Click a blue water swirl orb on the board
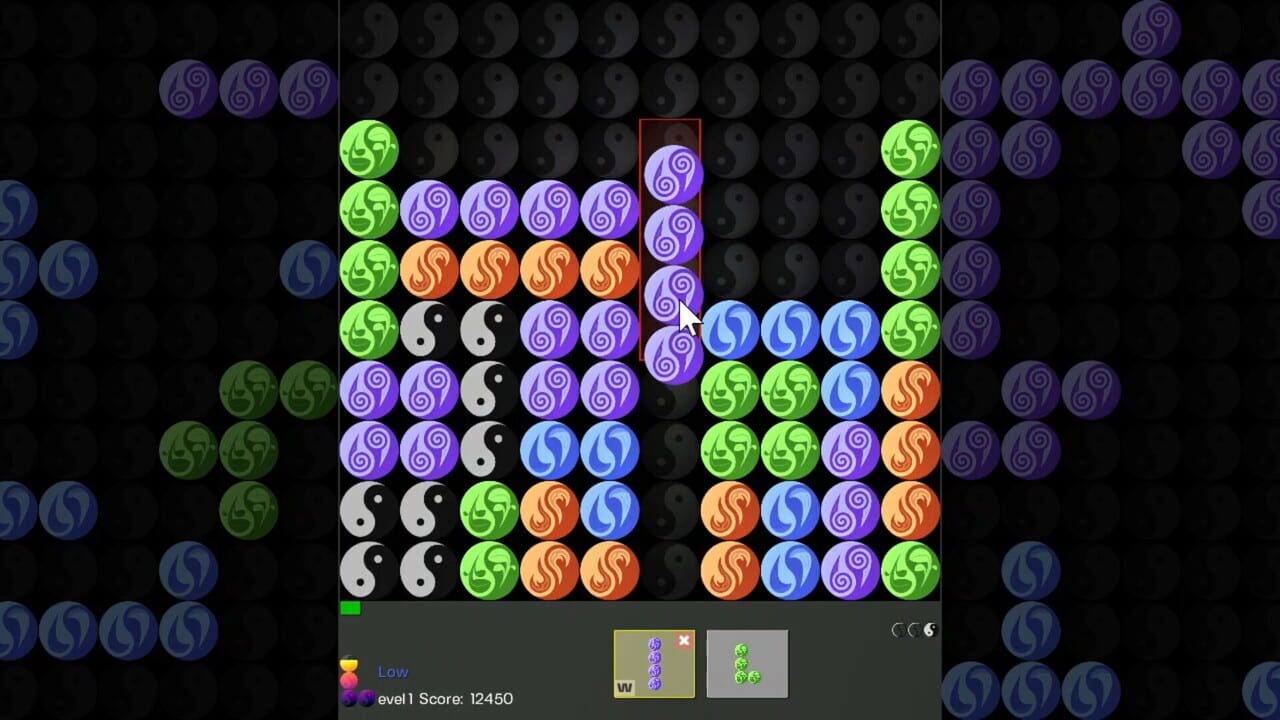1280x720 pixels. tap(731, 328)
